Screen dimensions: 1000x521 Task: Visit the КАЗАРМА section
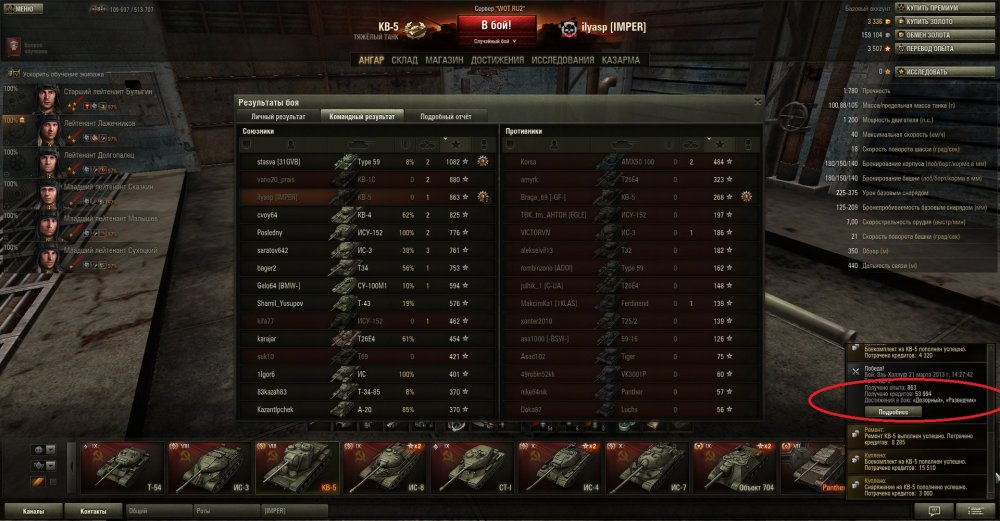tap(622, 60)
